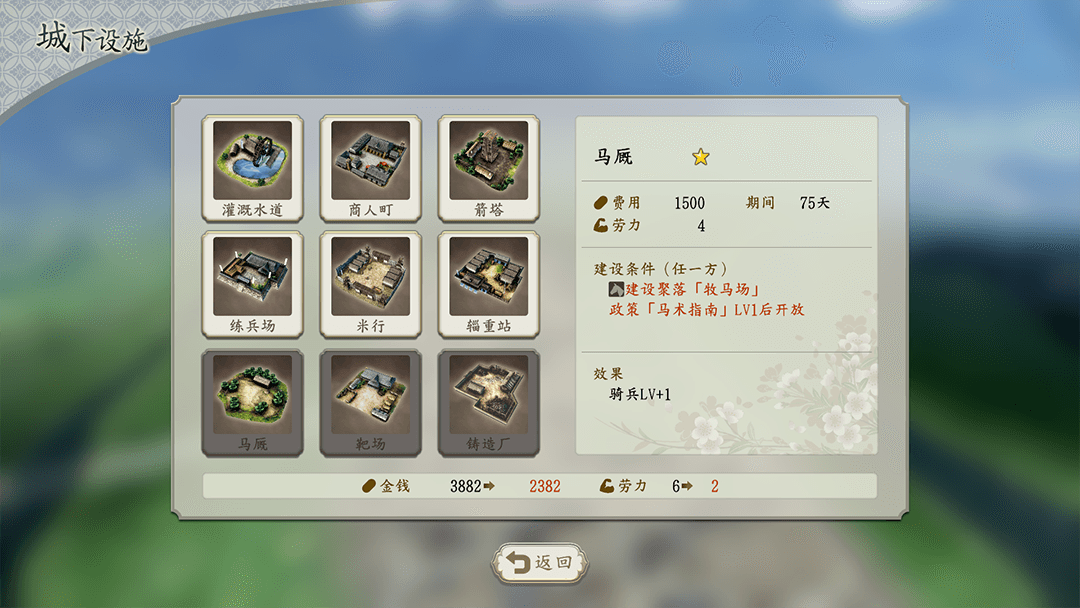The image size is (1080, 608).
Task: Choose the 商人町 facility tile
Action: 370,167
